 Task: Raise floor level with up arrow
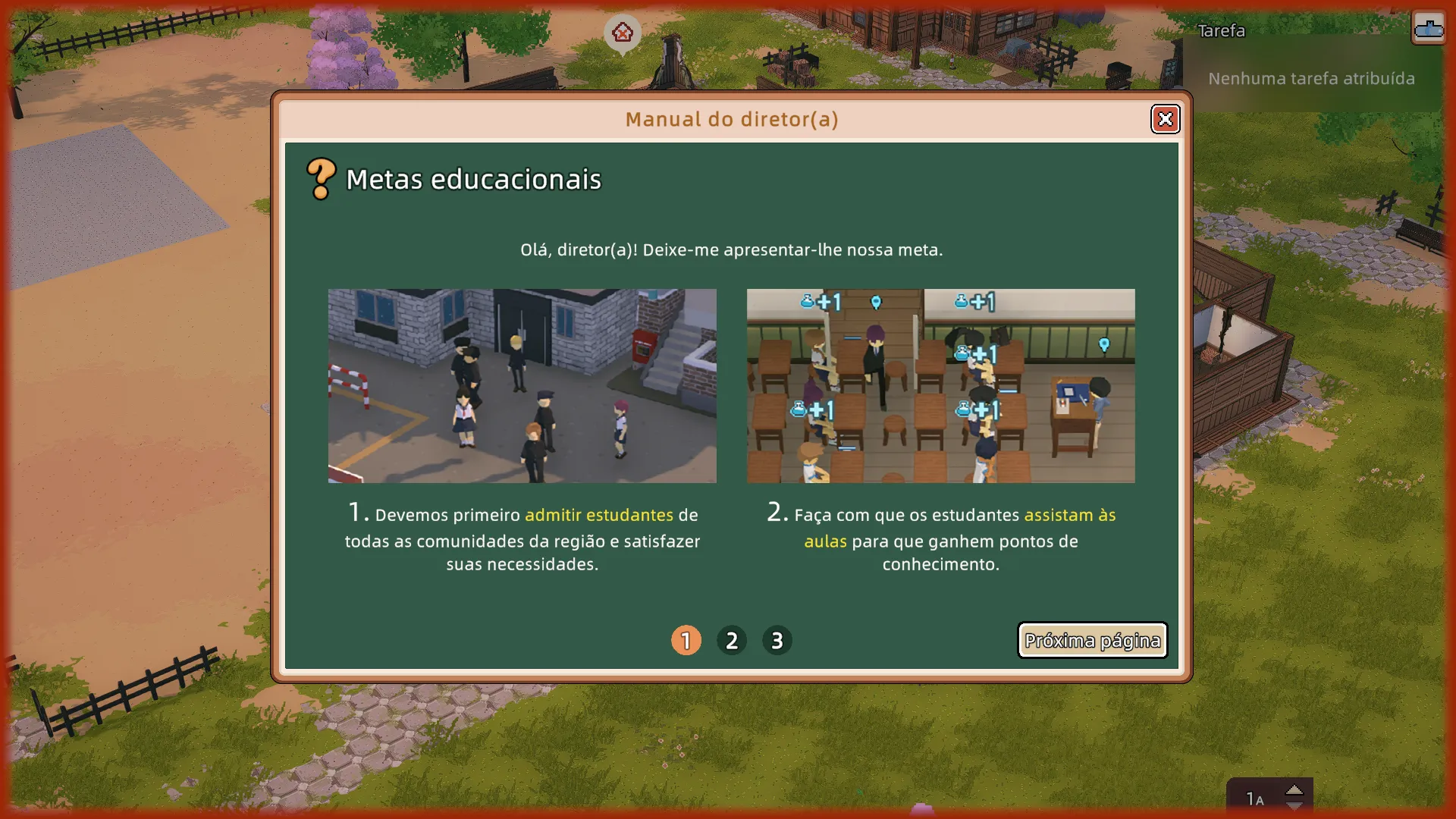pyautogui.click(x=1294, y=789)
